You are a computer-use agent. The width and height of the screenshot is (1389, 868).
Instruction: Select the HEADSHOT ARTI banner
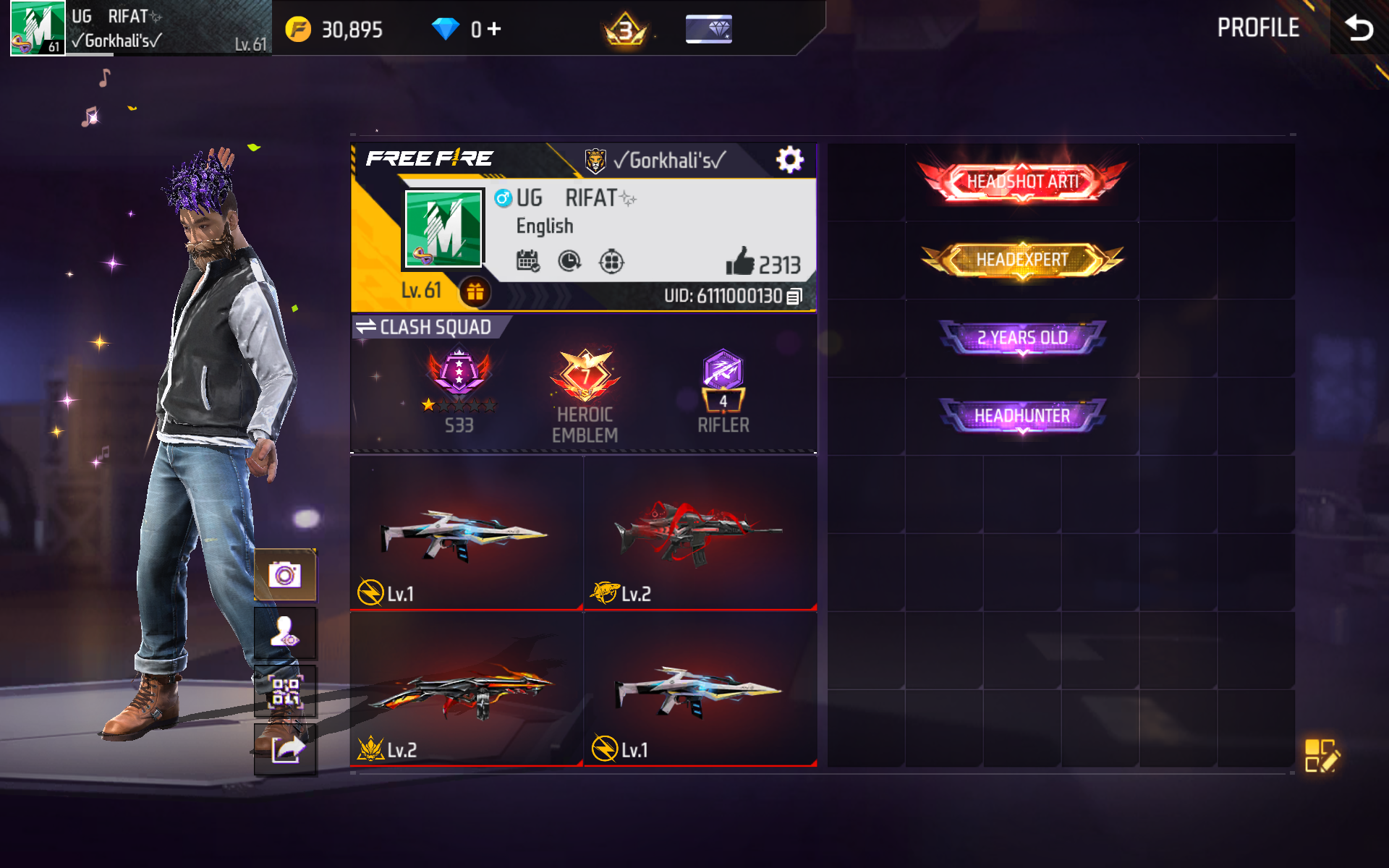coord(1021,180)
